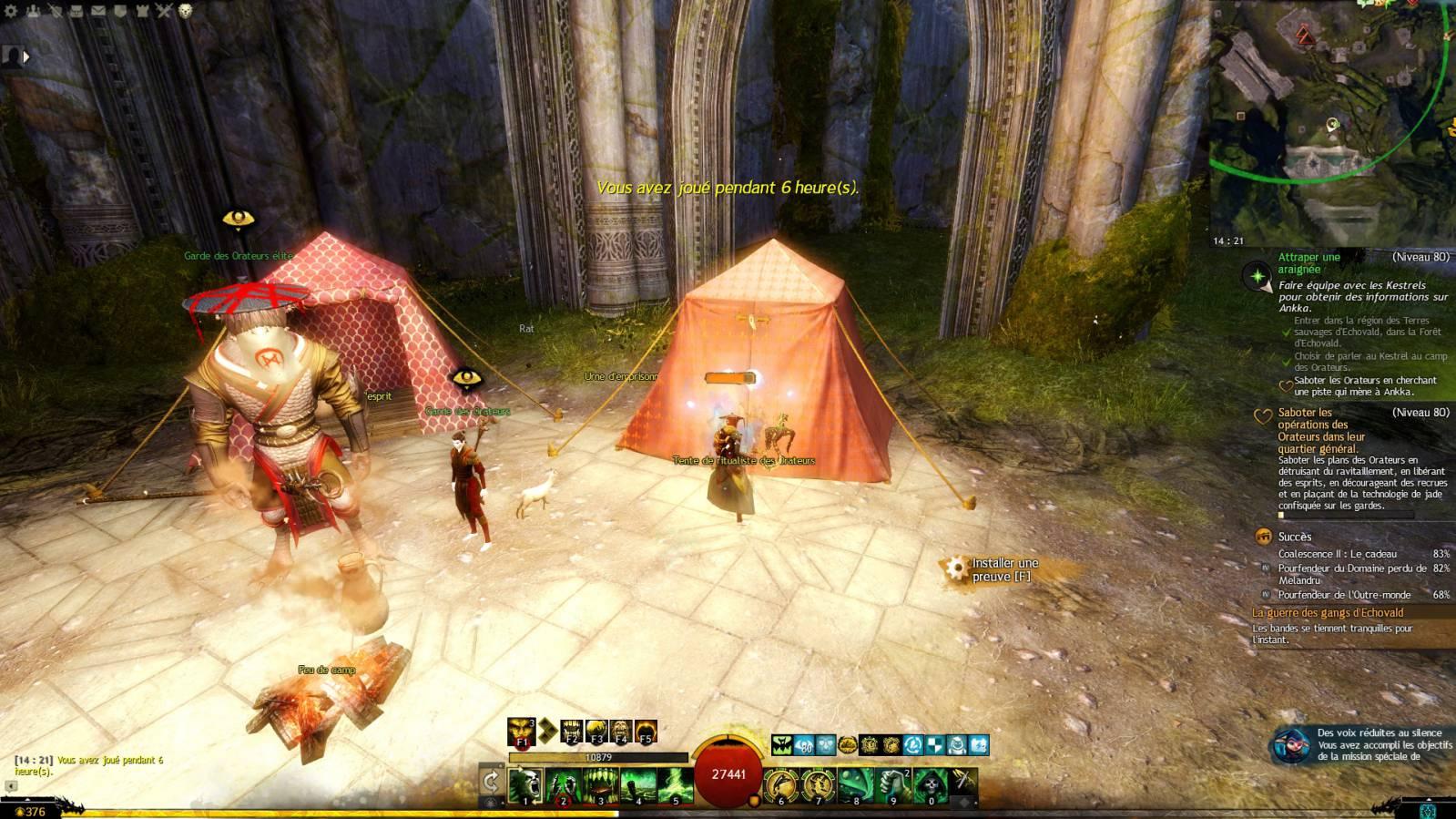
Task: Open the castle tower World vs World icon
Action: 142,11
